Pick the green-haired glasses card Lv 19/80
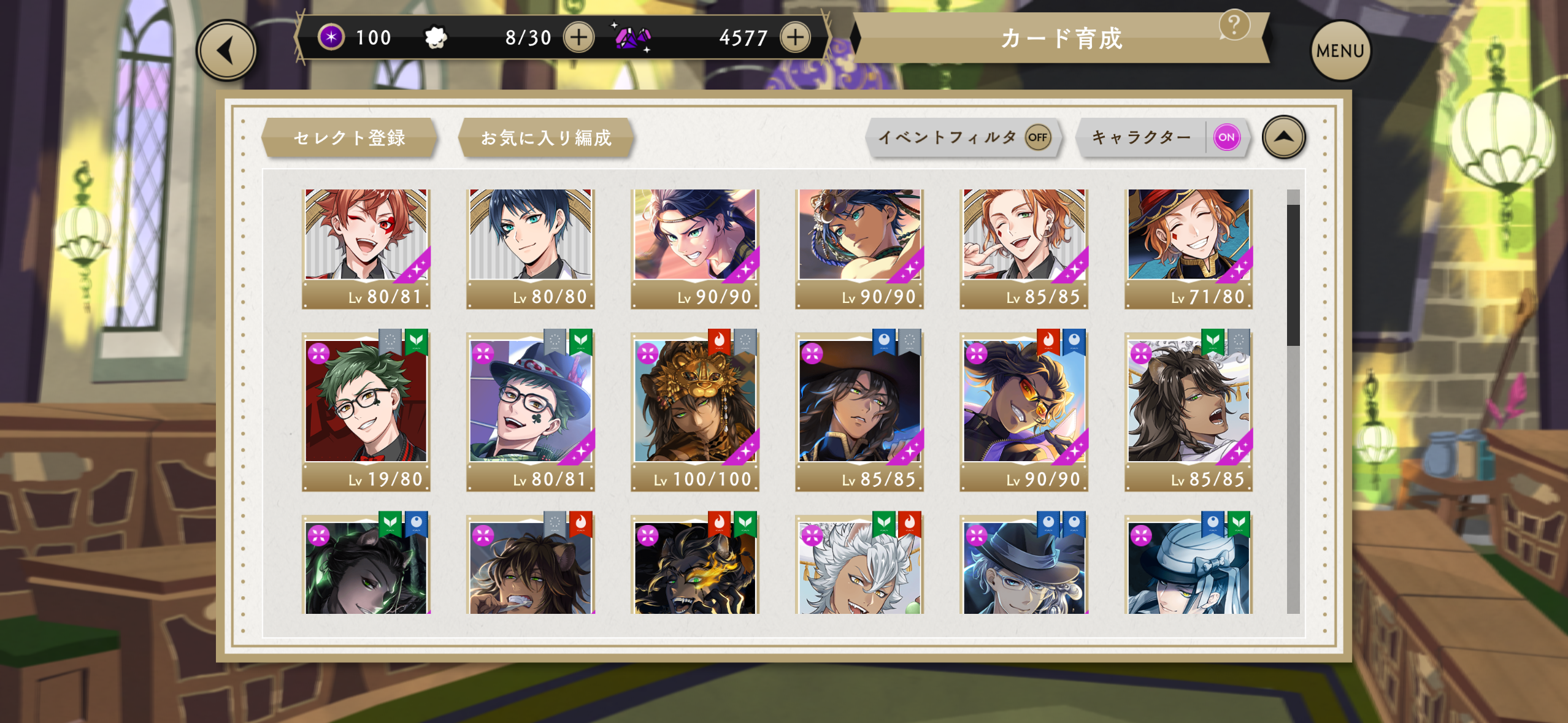 point(366,411)
